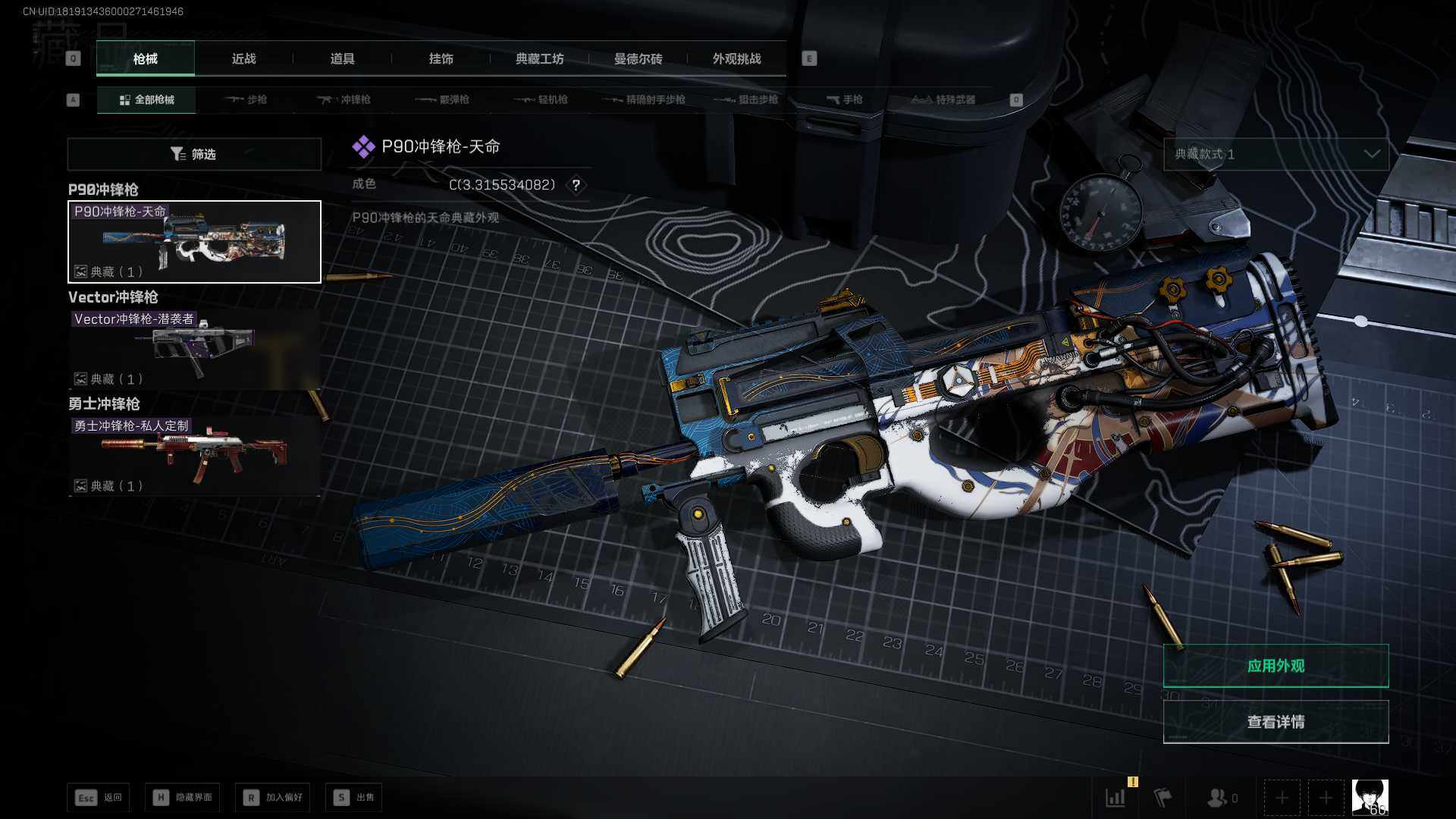Open the 筛选 filter options
Image resolution: width=1456 pixels, height=819 pixels.
(194, 155)
